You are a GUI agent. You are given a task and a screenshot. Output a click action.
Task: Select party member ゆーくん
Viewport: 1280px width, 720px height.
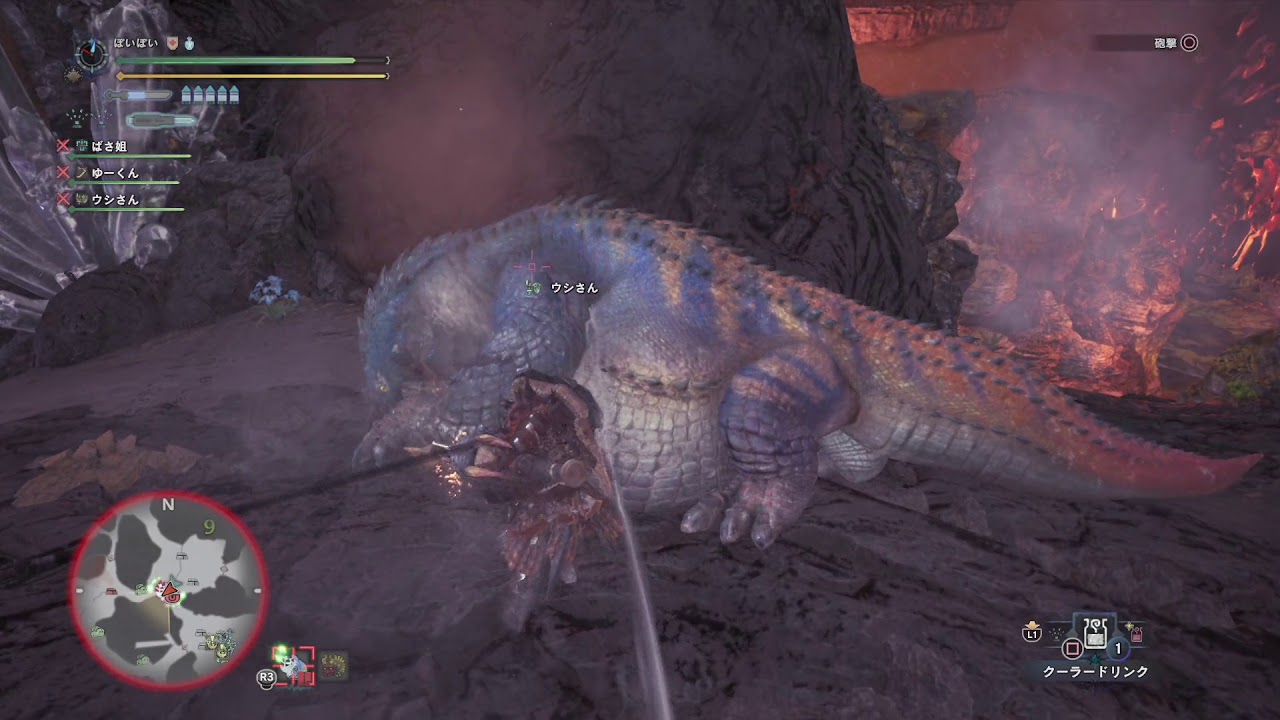(x=112, y=173)
